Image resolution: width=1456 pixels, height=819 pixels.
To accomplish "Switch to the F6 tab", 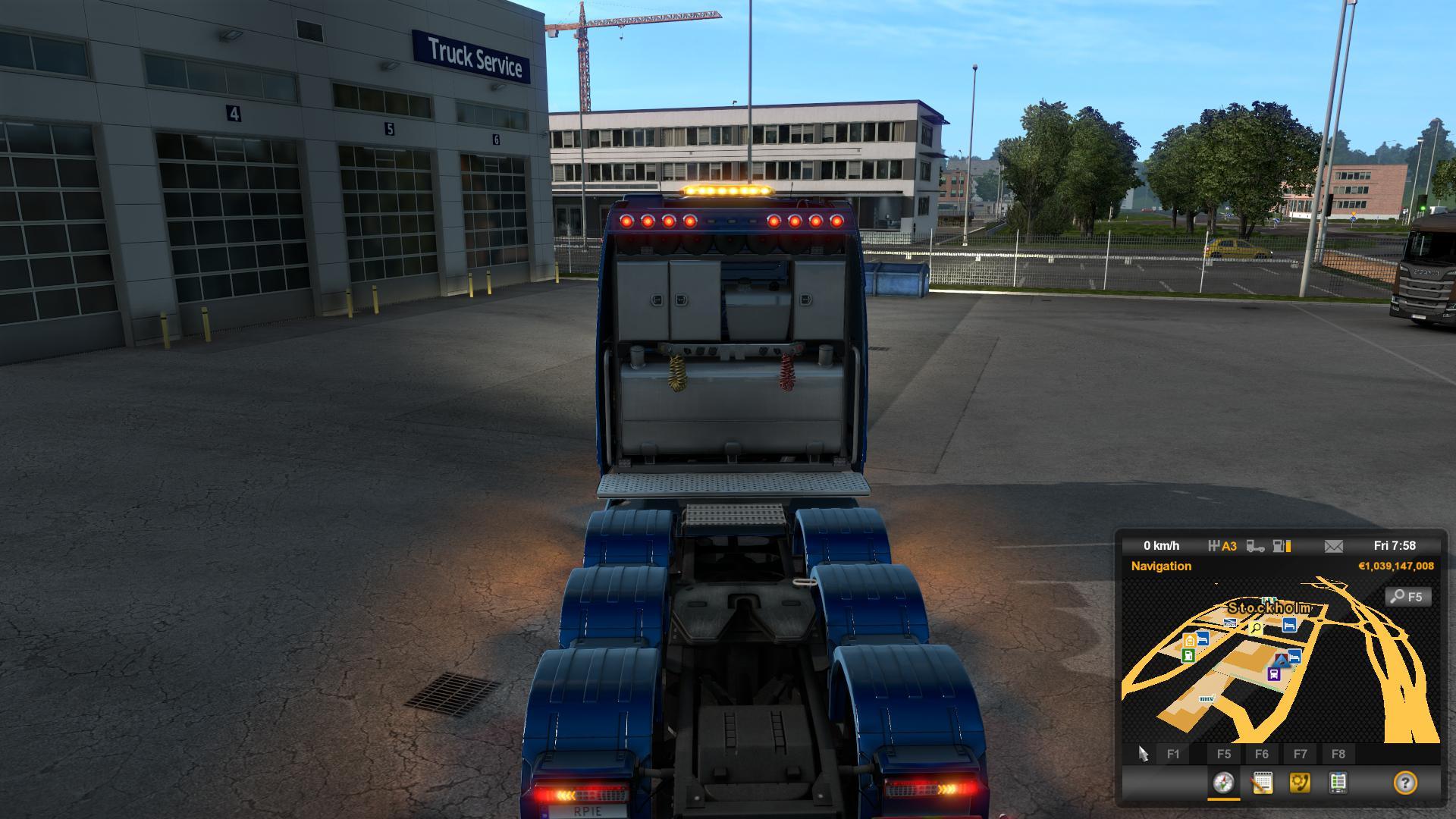I will point(1263,753).
